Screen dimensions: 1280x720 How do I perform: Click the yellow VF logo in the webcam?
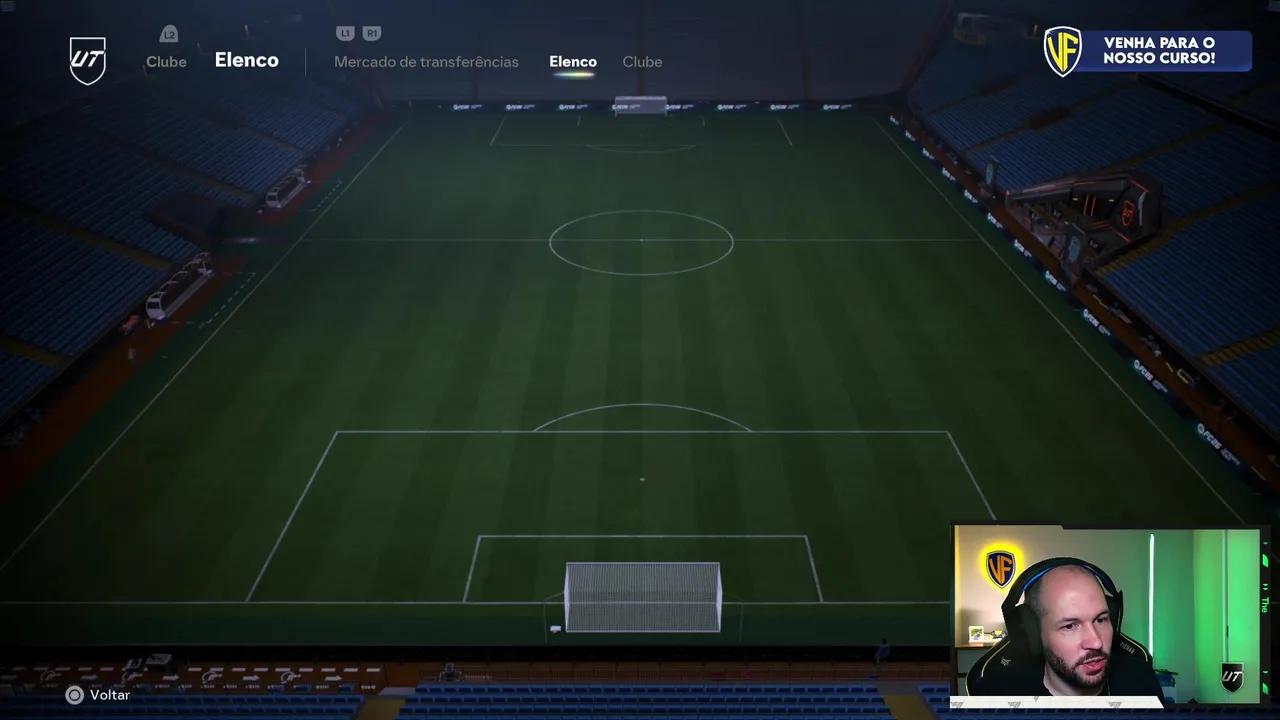[1000, 567]
